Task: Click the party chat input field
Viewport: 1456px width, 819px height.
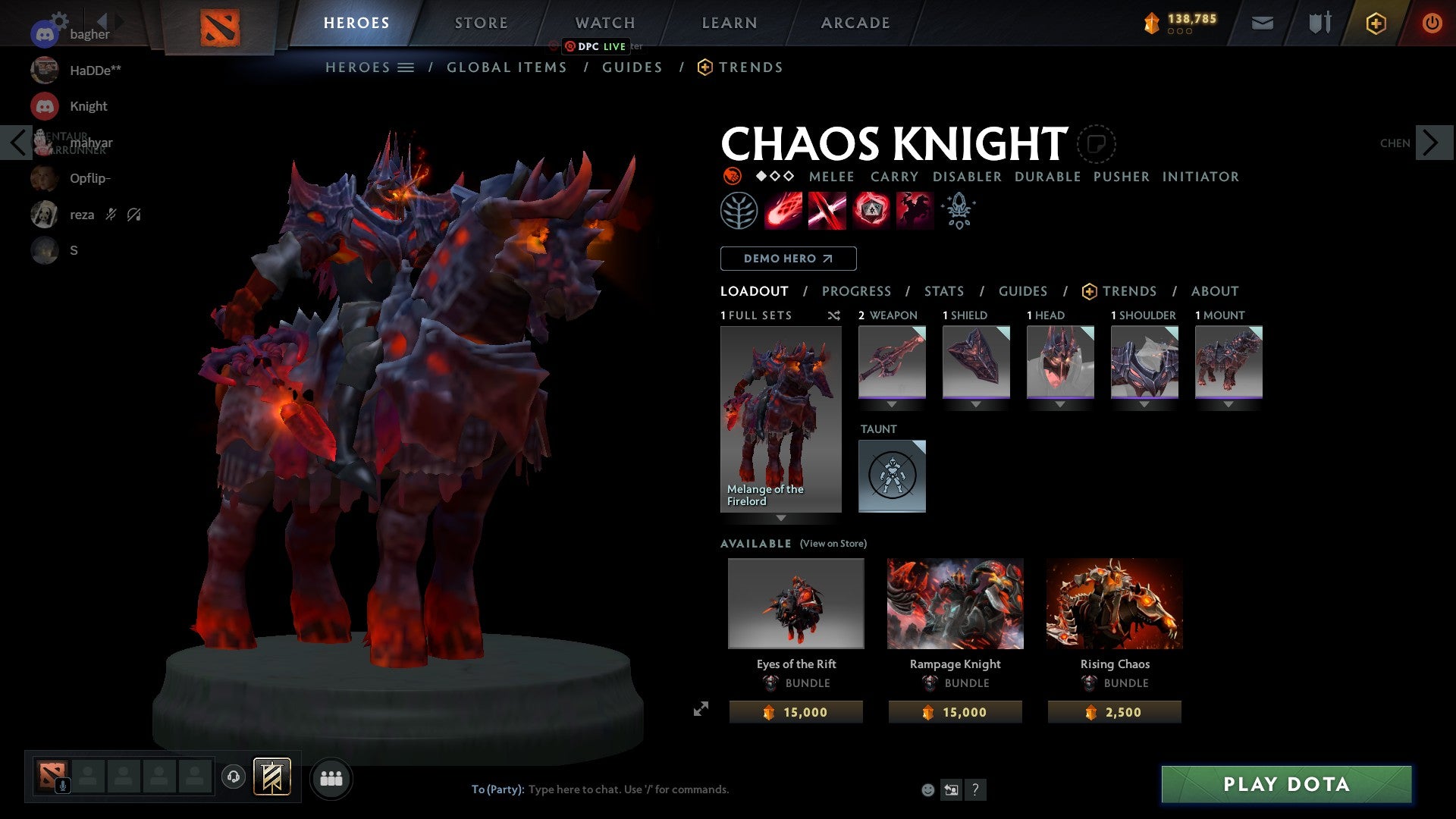Action: [x=629, y=789]
